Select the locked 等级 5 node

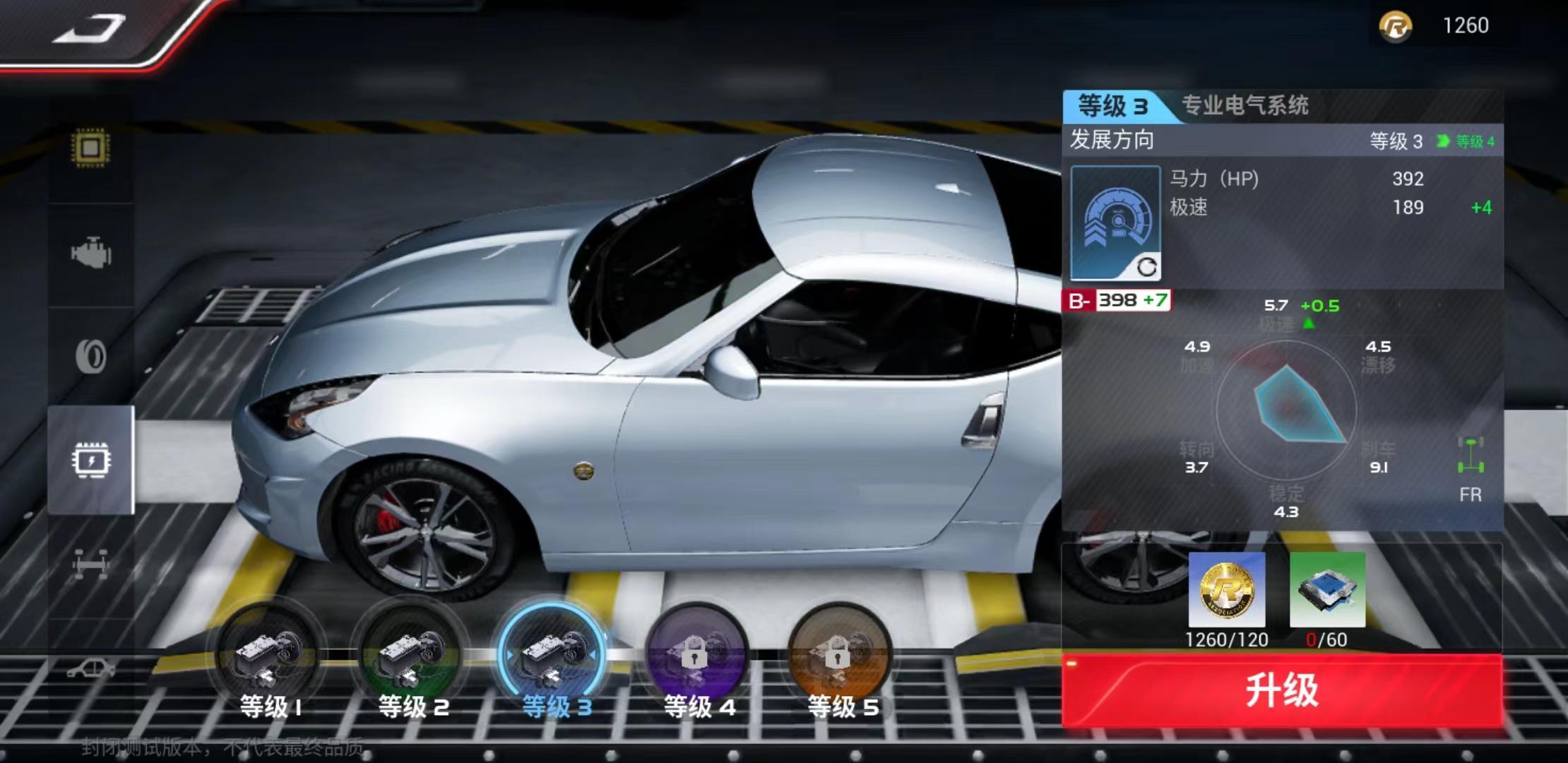click(839, 658)
